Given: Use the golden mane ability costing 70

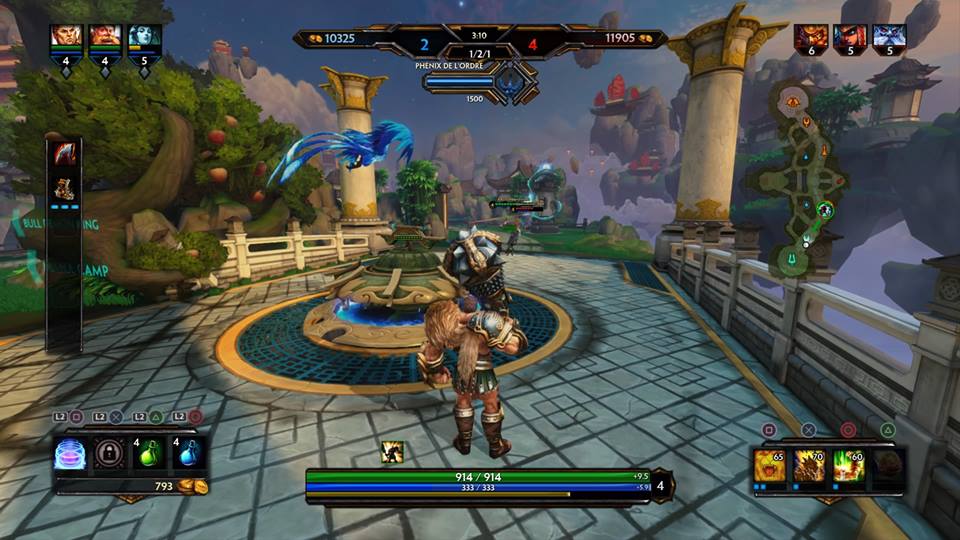Looking at the screenshot, I should tap(810, 465).
